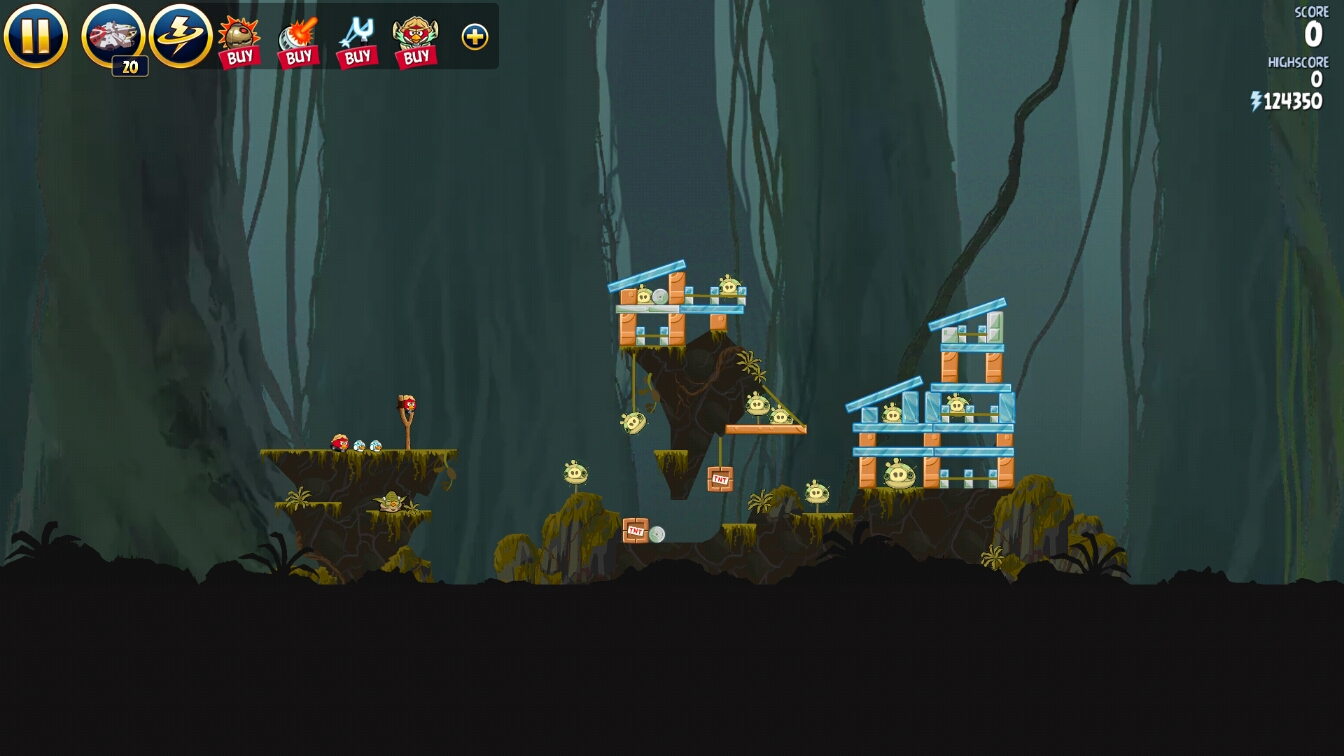This screenshot has height=756, width=1344.
Task: Buy the thermal detonator power-up
Action: click(x=239, y=41)
